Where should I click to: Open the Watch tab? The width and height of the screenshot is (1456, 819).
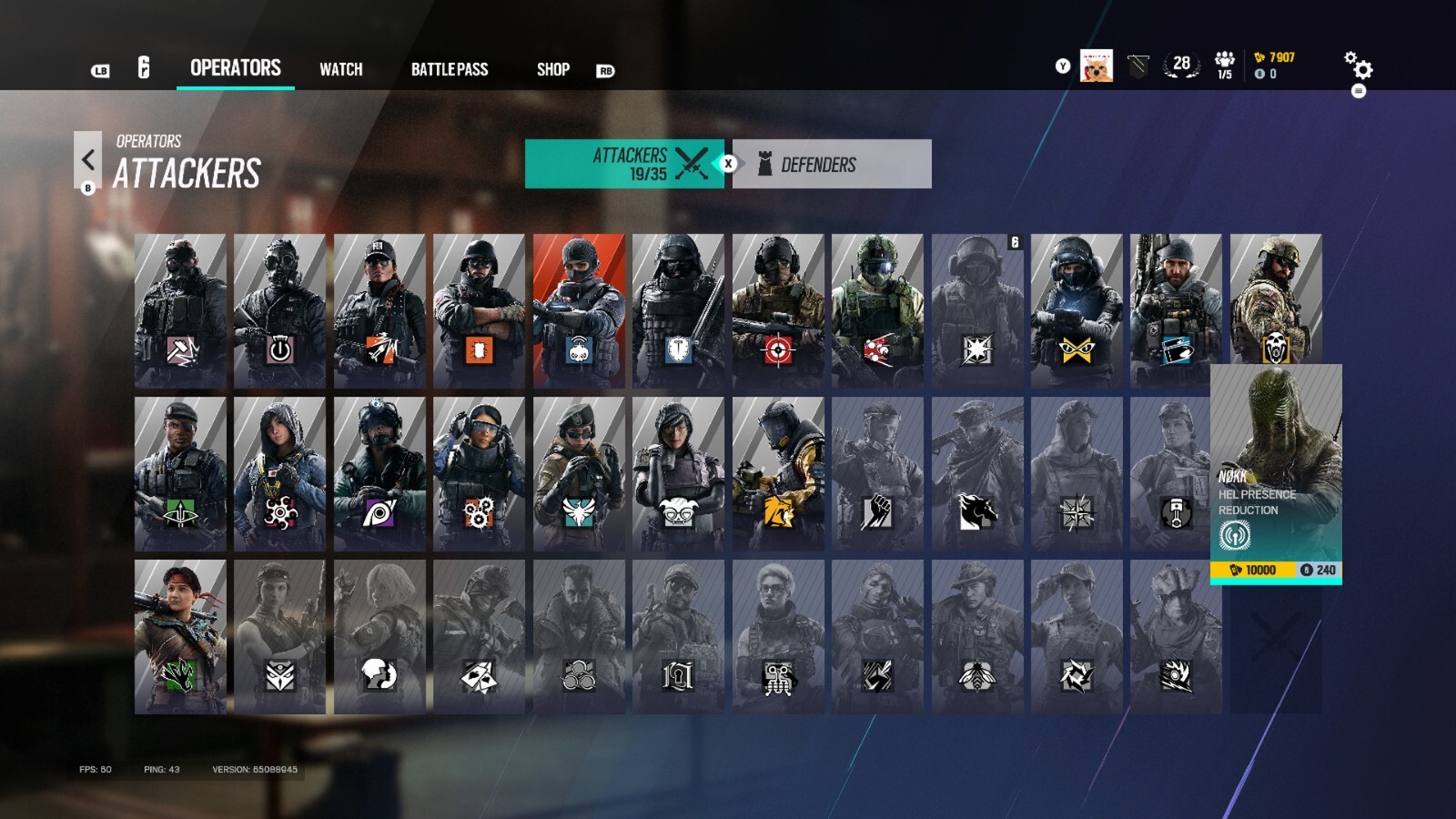tap(340, 69)
